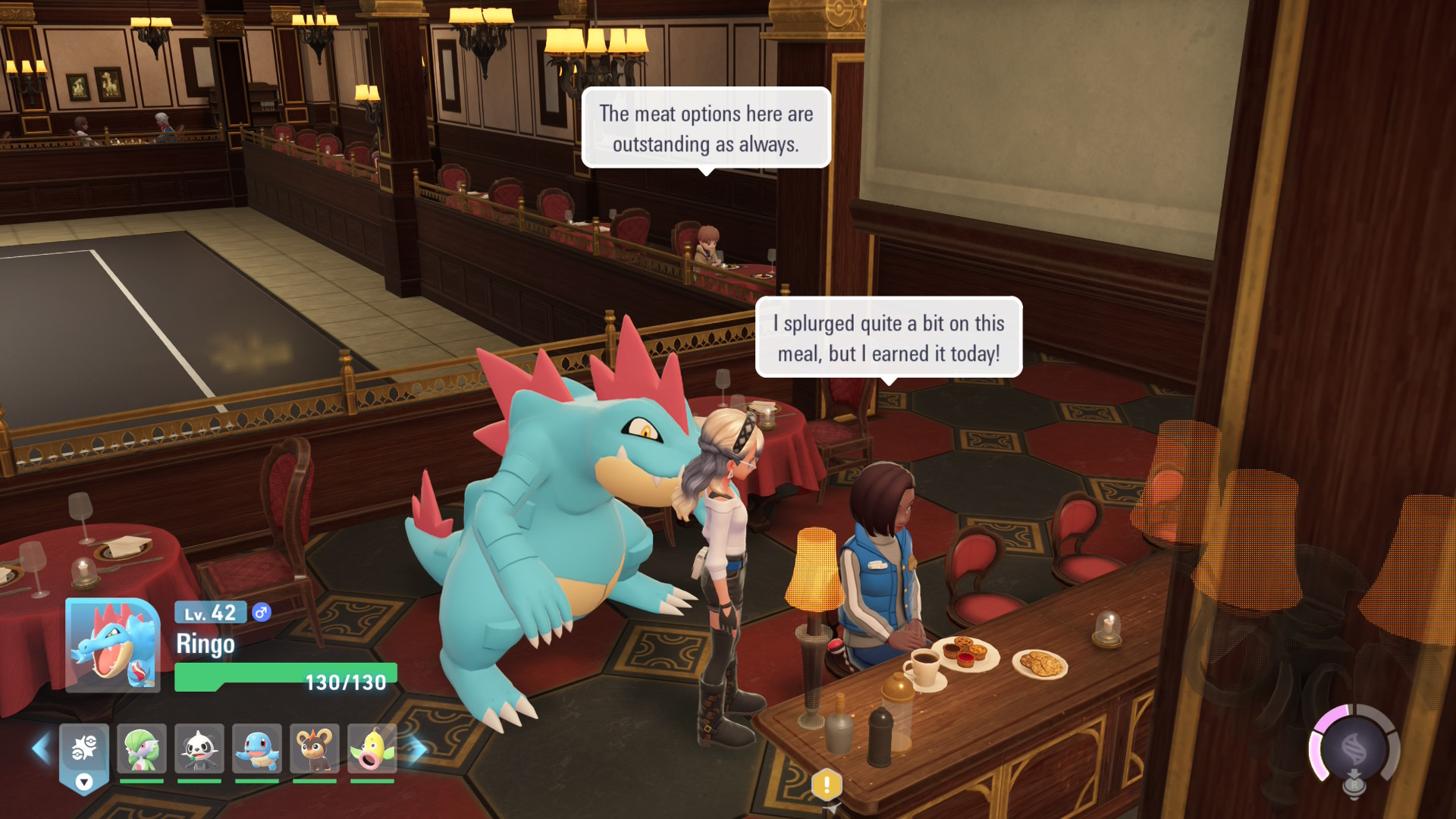Open Ringo the Feraligatr's portrait

coord(112,645)
